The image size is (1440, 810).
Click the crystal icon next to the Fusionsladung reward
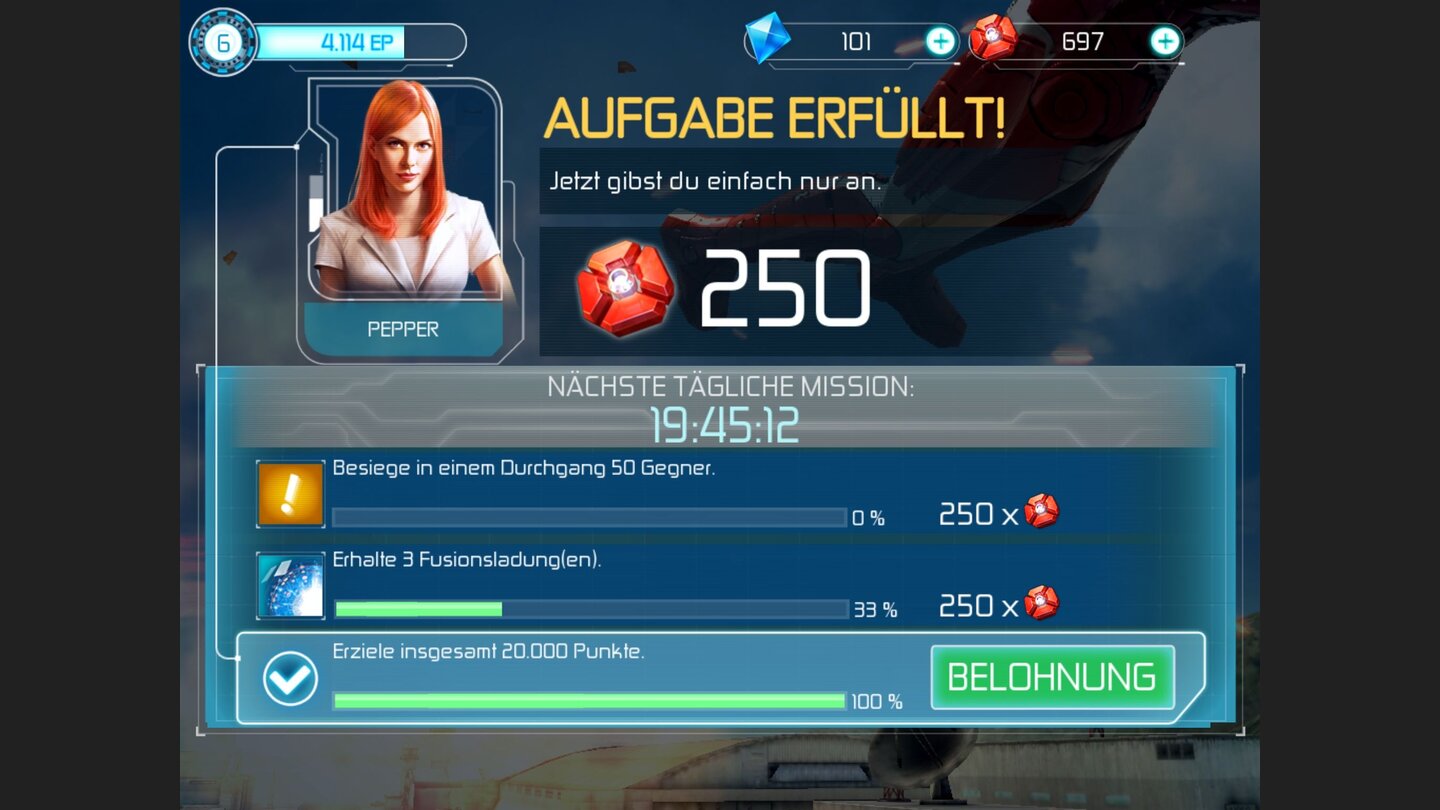point(1044,603)
